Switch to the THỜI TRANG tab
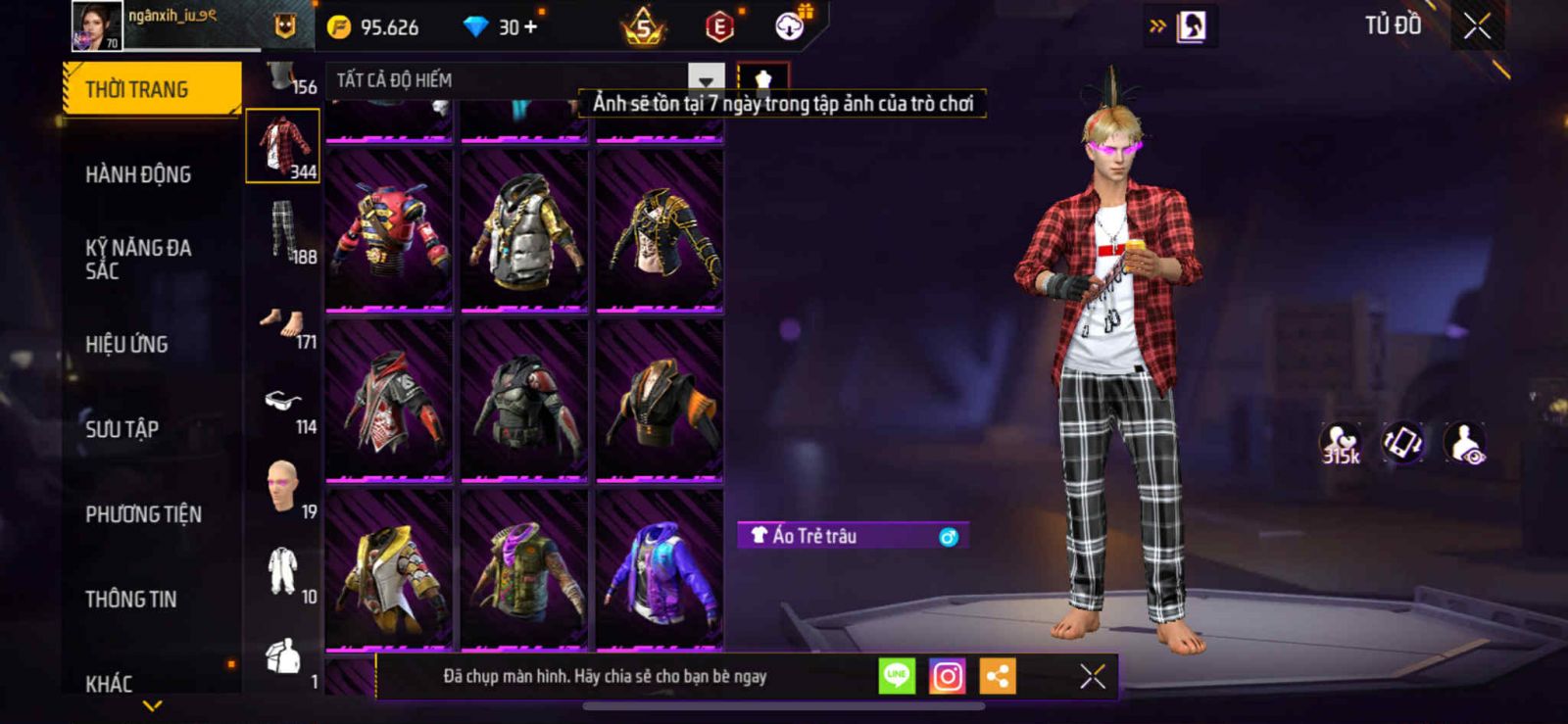This screenshot has width=1568, height=724. click(151, 89)
